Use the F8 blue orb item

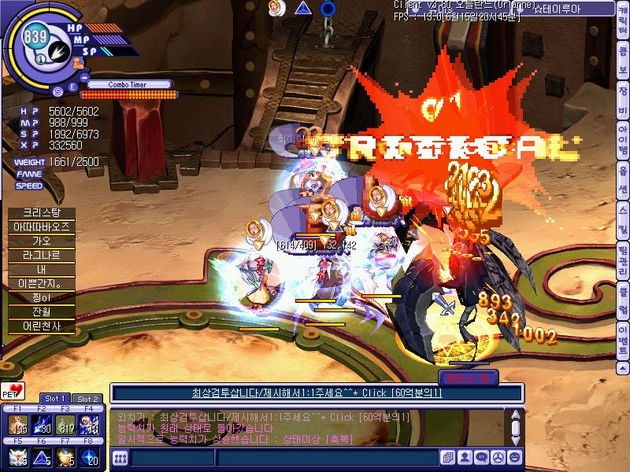pyautogui.click(x=89, y=458)
